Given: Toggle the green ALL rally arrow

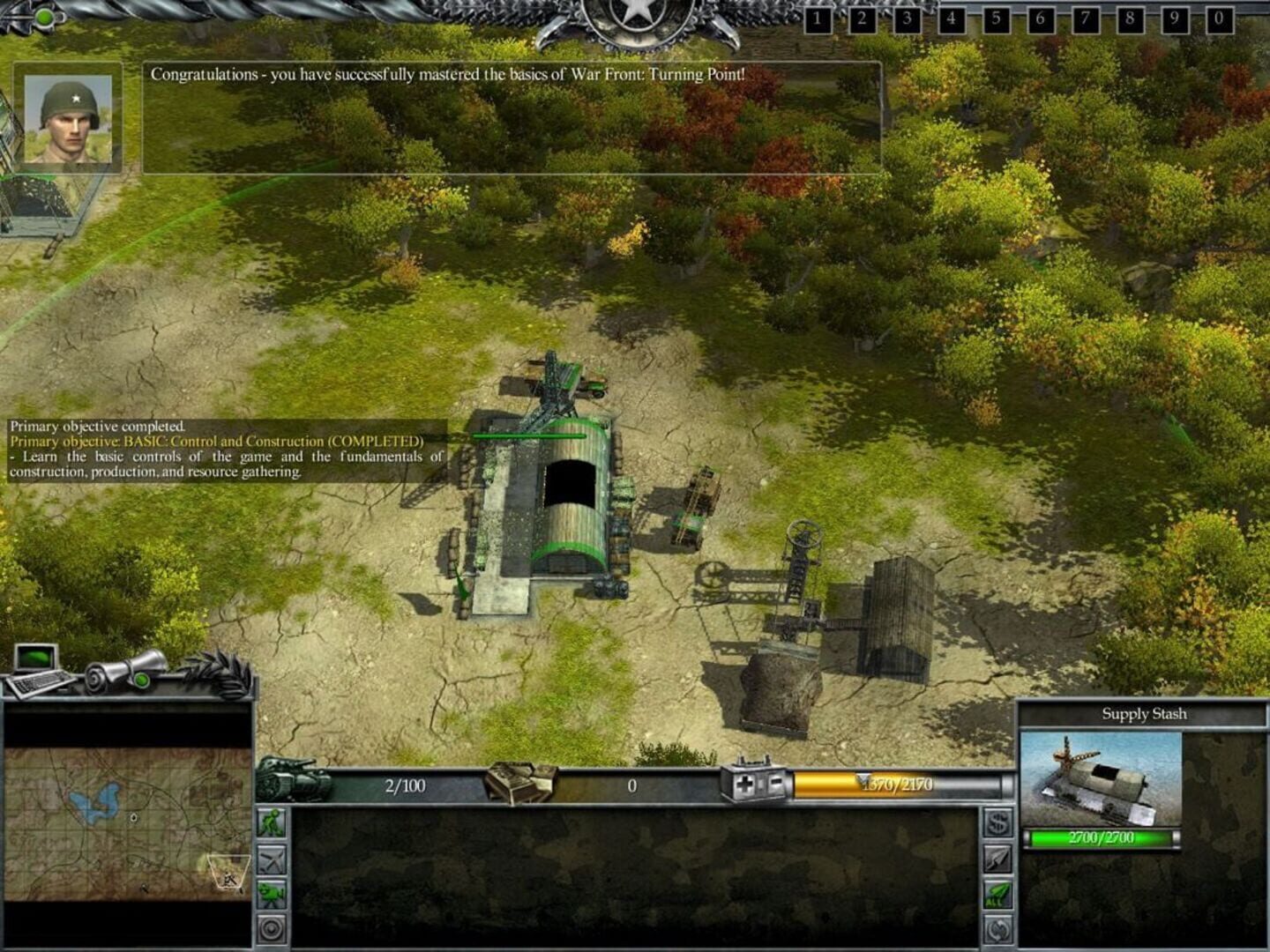Looking at the screenshot, I should 996,892.
